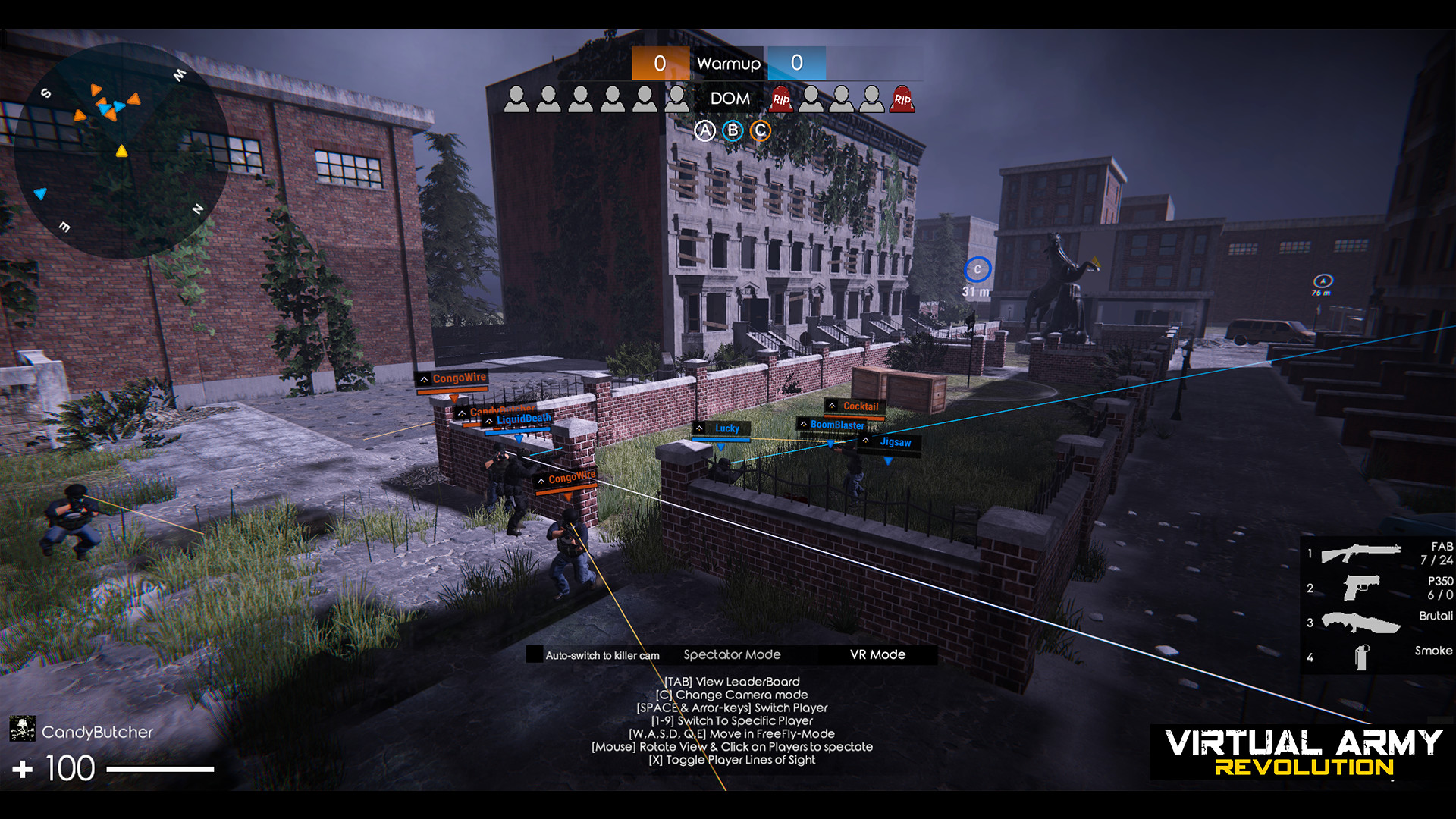The width and height of the screenshot is (1456, 819).
Task: Switch to Spectator Mode tab
Action: point(731,654)
